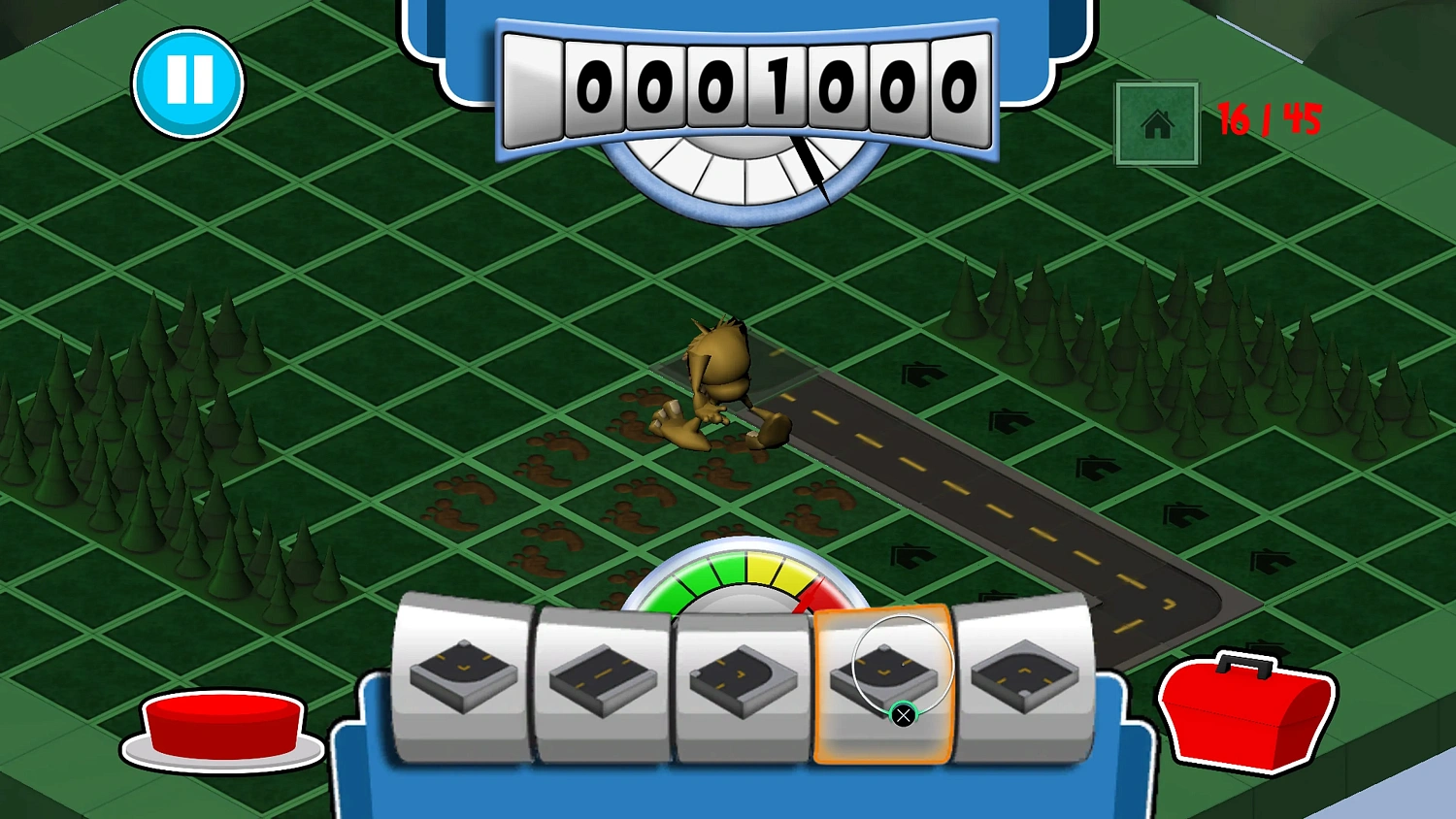Tap the pause button to resume play
This screenshot has height=819, width=1456.
(x=189, y=82)
